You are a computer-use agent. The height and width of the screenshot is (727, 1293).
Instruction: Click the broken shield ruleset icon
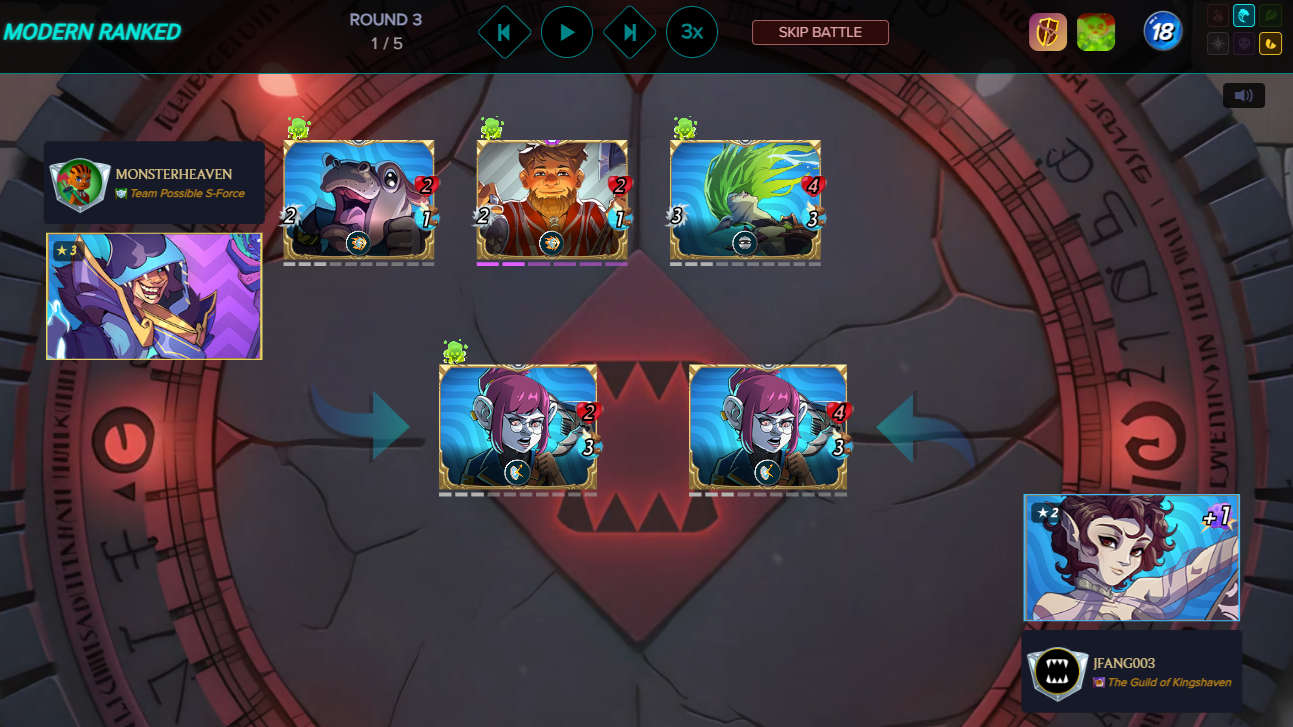pyautogui.click(x=1048, y=31)
